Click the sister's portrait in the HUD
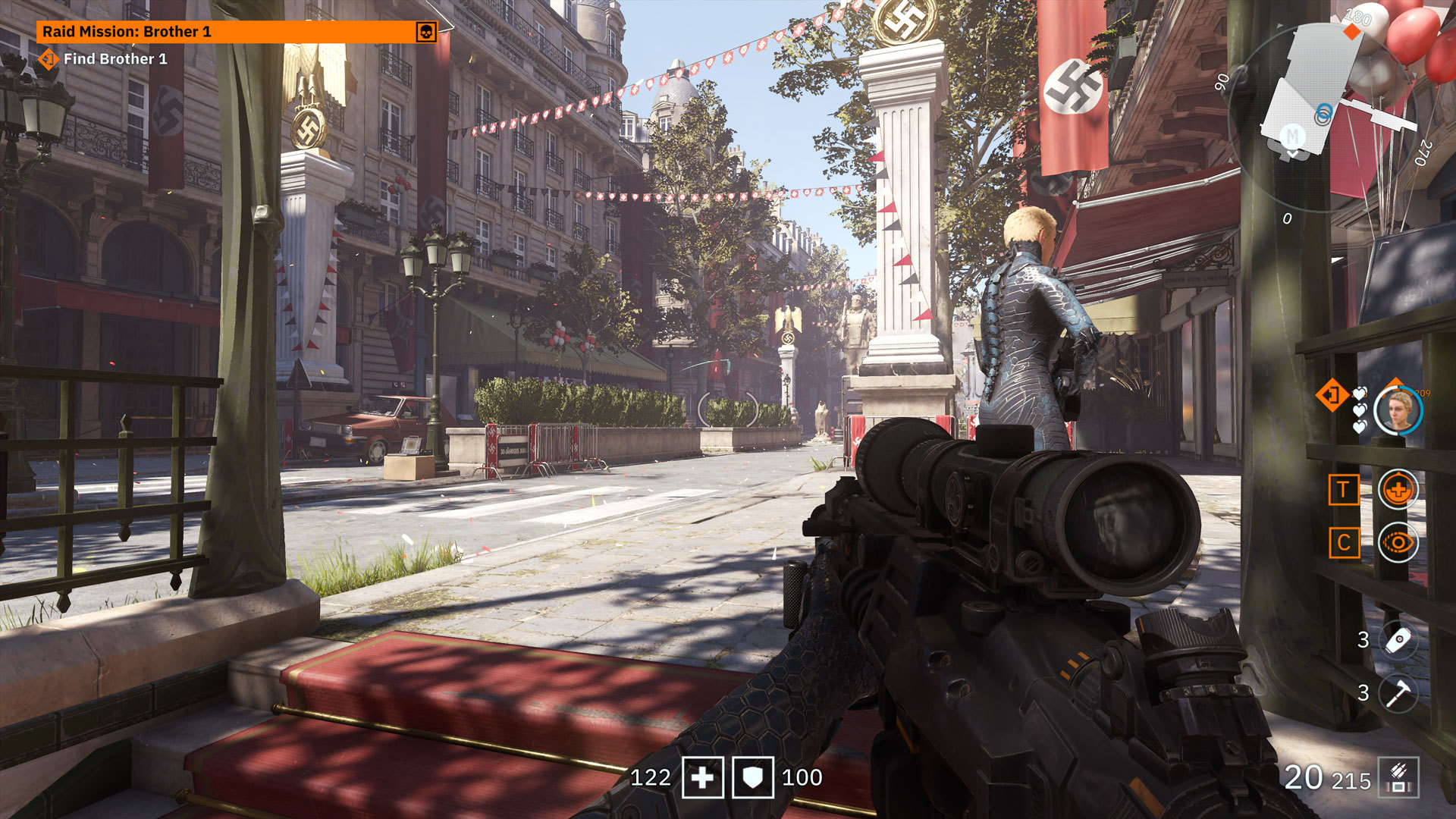 1398,411
